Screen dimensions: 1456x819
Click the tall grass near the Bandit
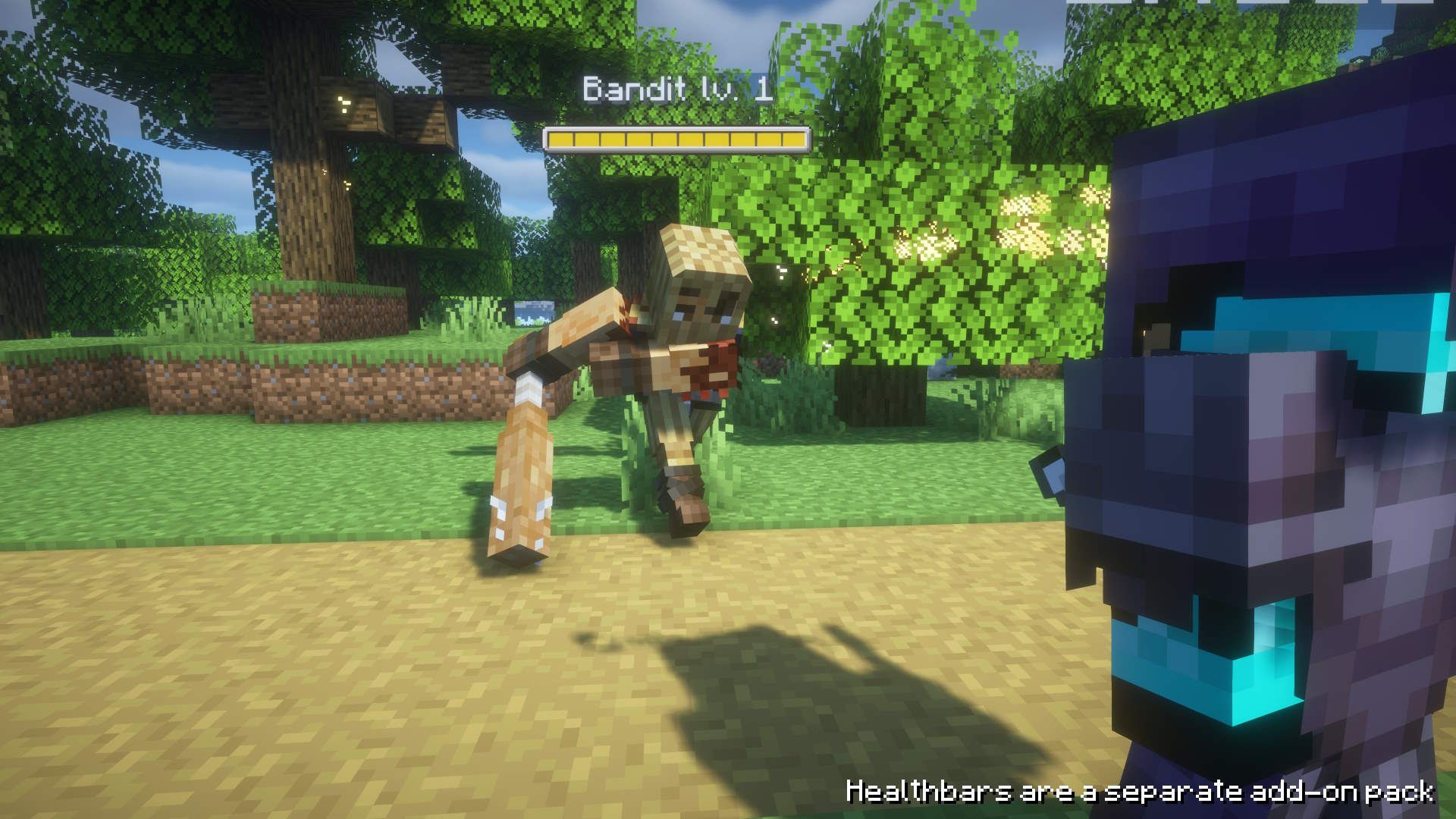click(758, 425)
